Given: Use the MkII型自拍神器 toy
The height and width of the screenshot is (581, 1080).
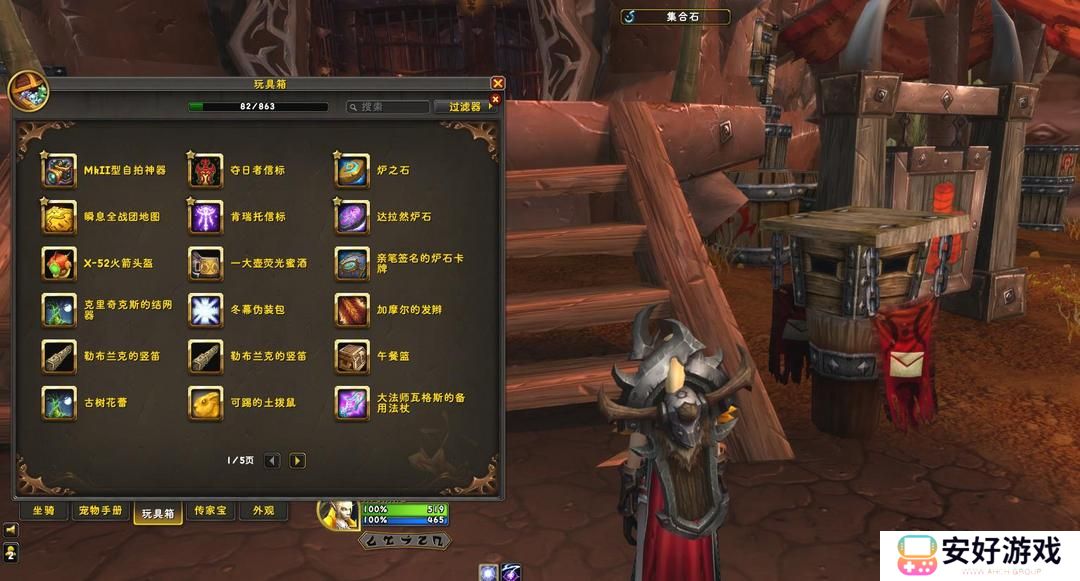Looking at the screenshot, I should pyautogui.click(x=59, y=171).
